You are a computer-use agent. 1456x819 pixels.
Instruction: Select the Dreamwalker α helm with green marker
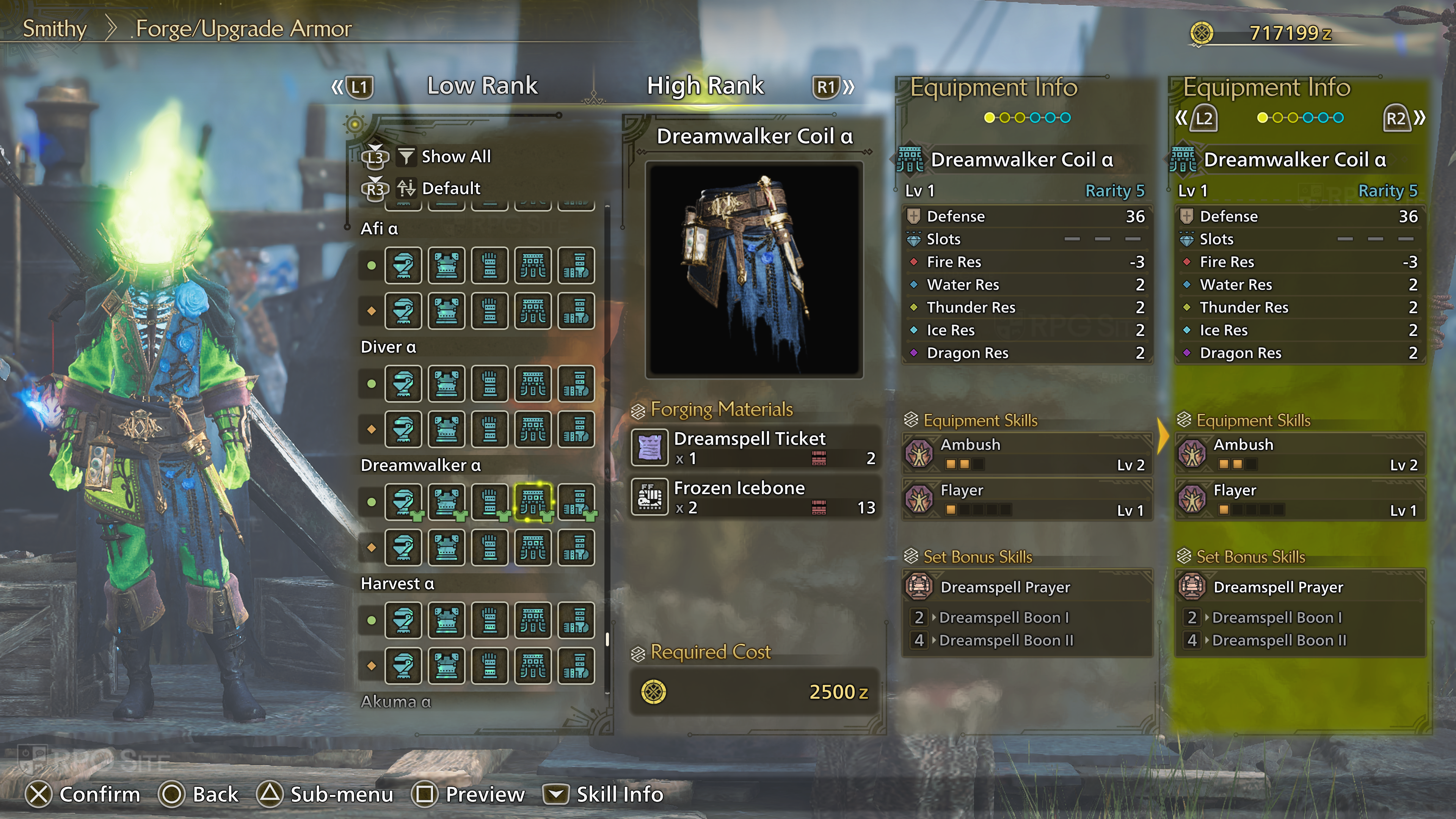pyautogui.click(x=403, y=501)
